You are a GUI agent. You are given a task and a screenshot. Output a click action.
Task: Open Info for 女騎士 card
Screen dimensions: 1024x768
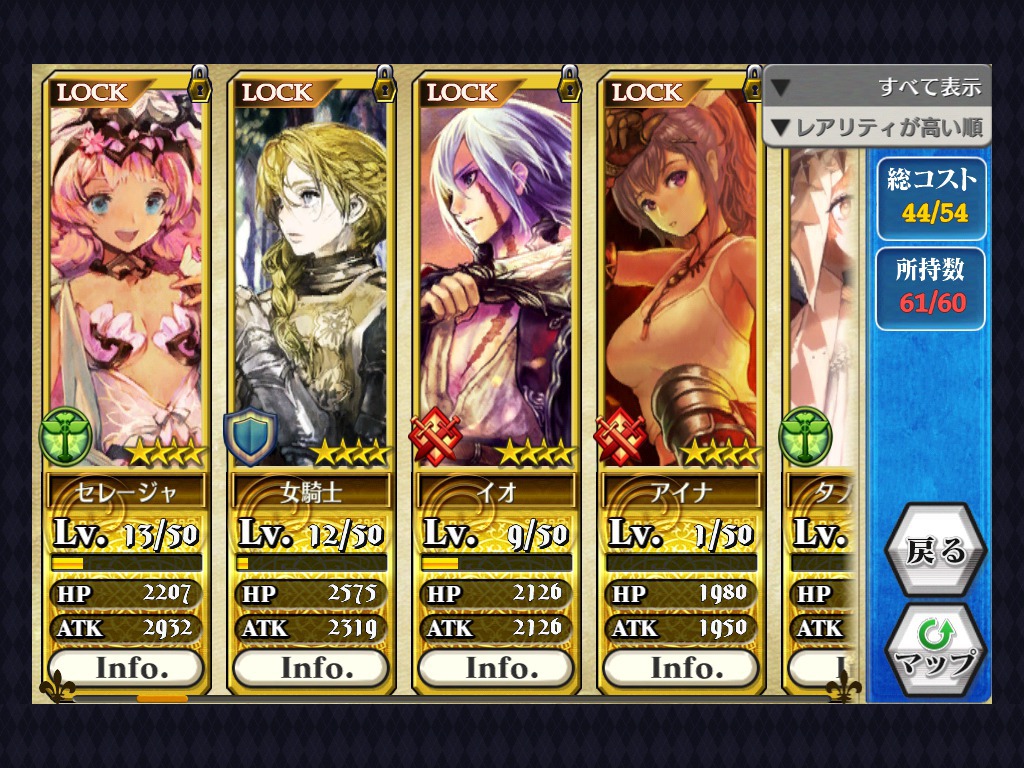310,667
